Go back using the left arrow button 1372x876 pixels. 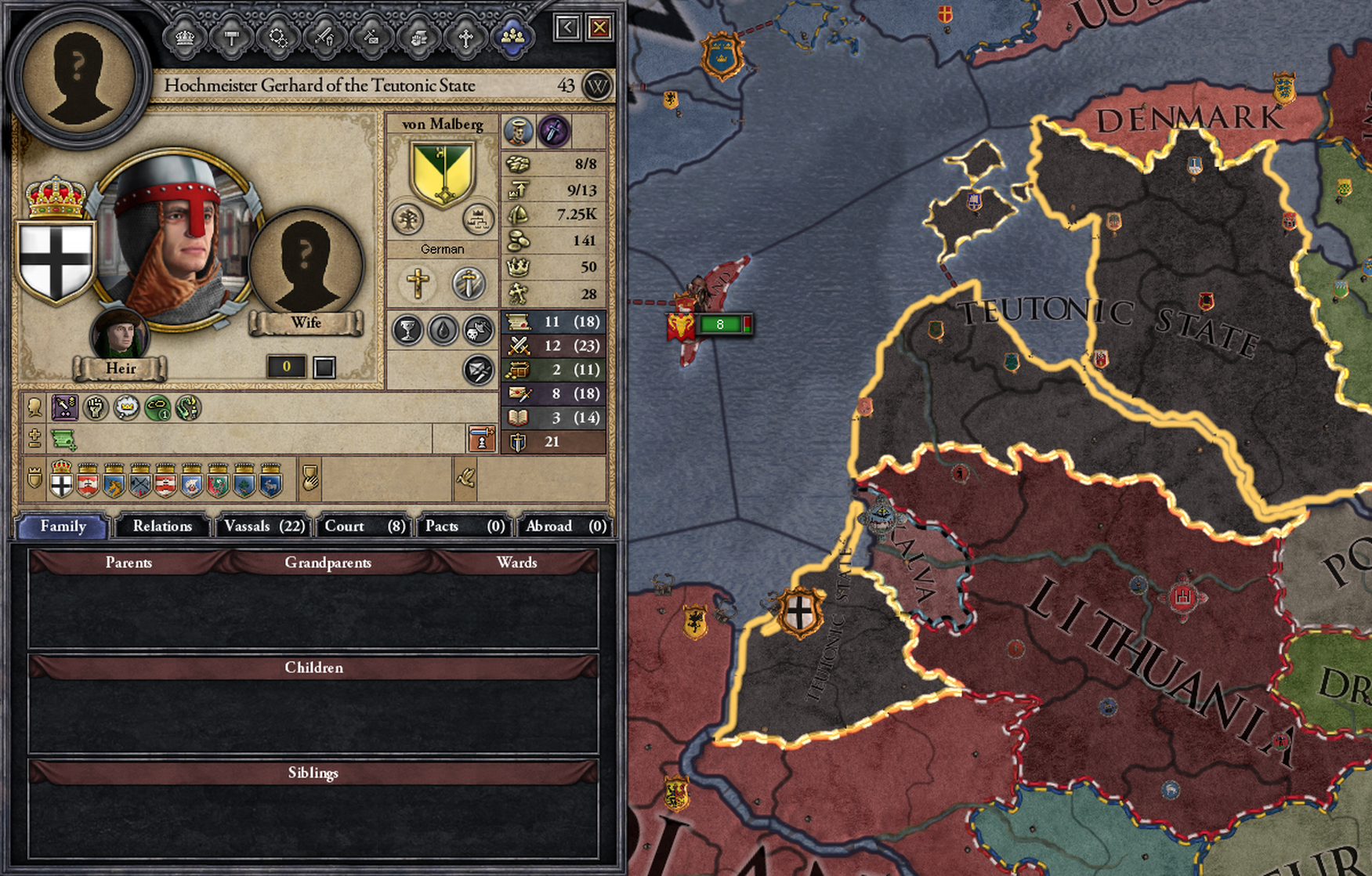click(567, 28)
